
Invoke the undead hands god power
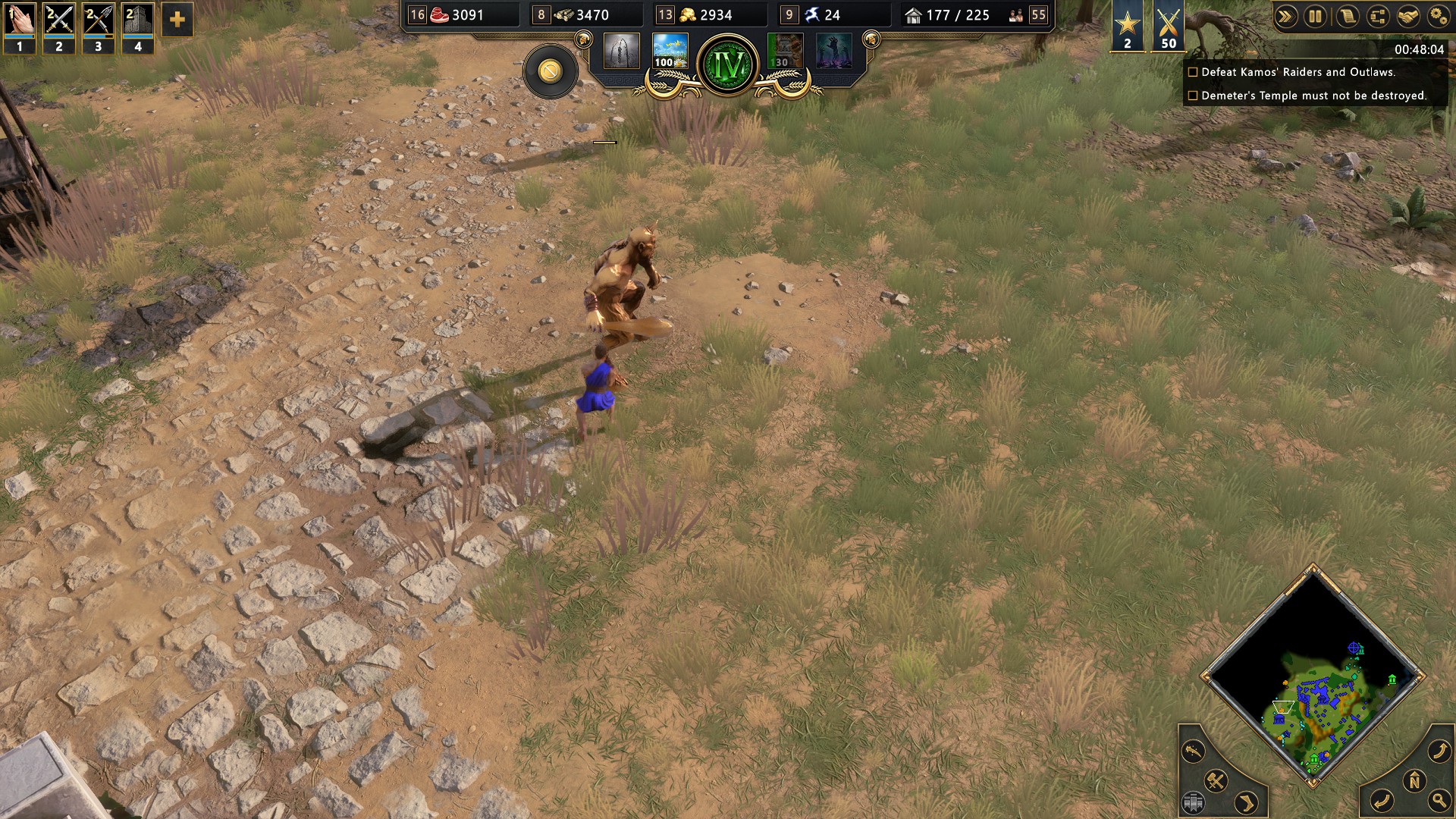pyautogui.click(x=833, y=51)
